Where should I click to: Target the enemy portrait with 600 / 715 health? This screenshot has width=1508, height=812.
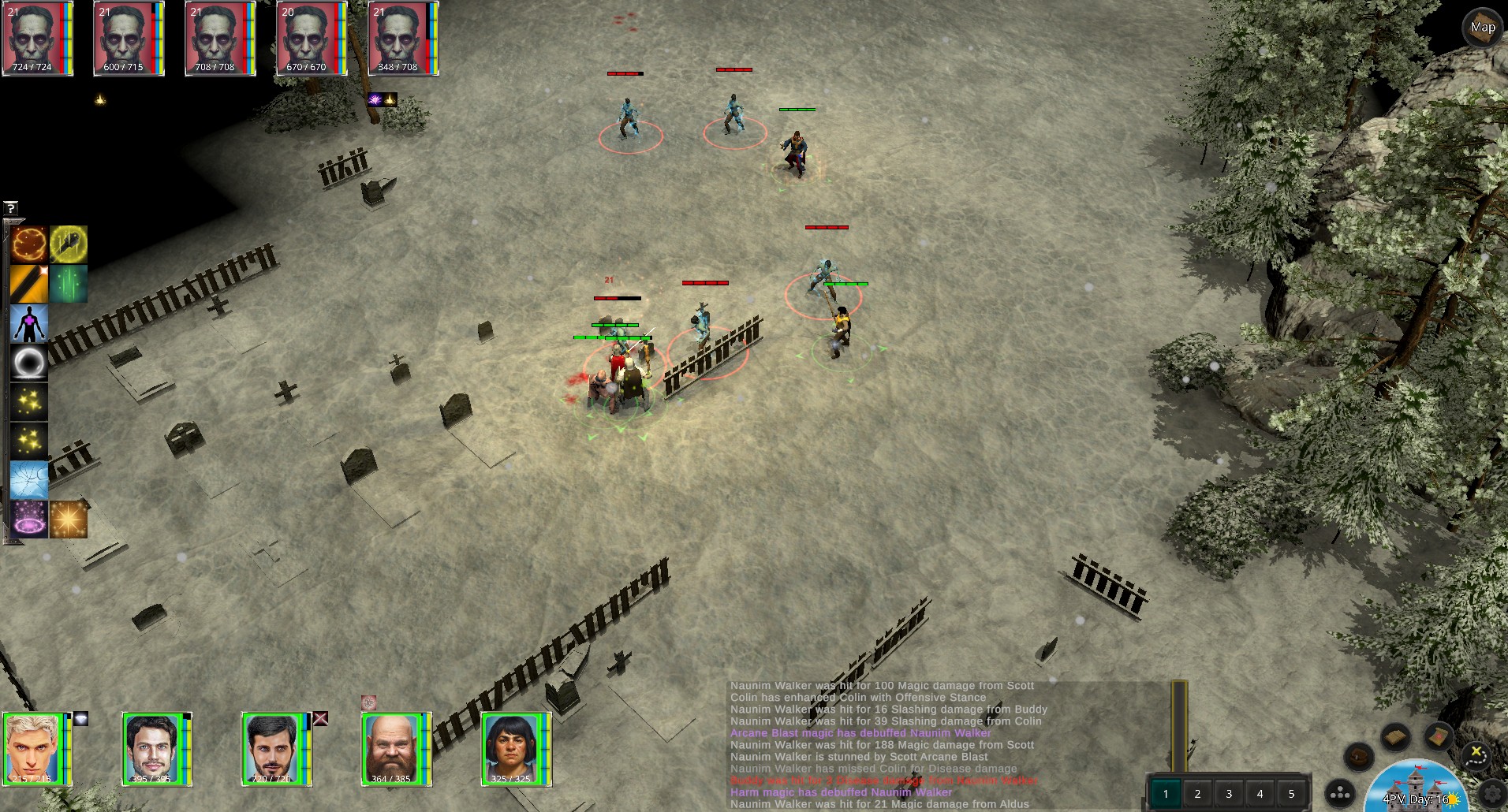(124, 38)
